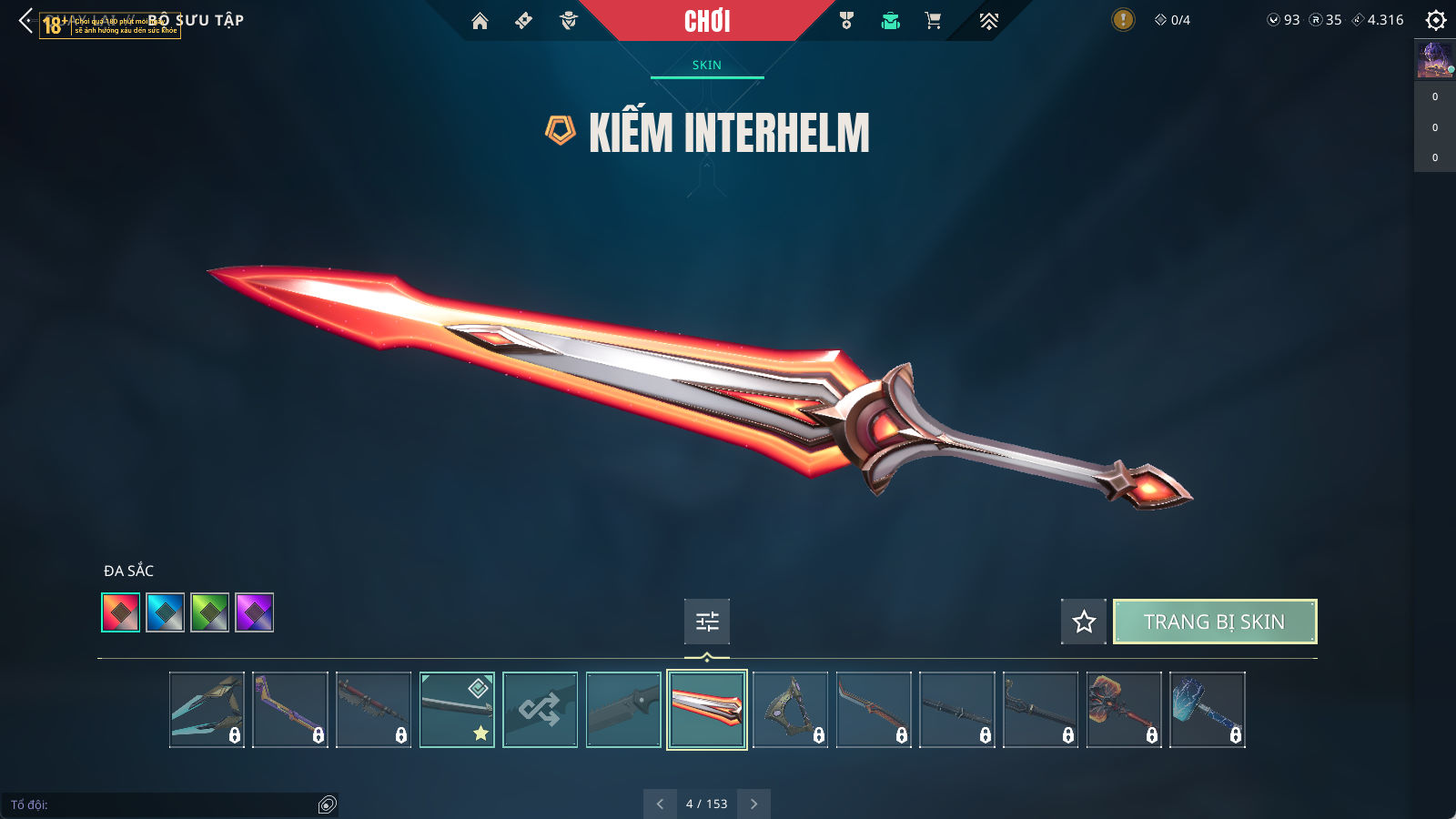Open the battle pass ticket icon
Screen dimensions: 1456x819
(x=523, y=21)
